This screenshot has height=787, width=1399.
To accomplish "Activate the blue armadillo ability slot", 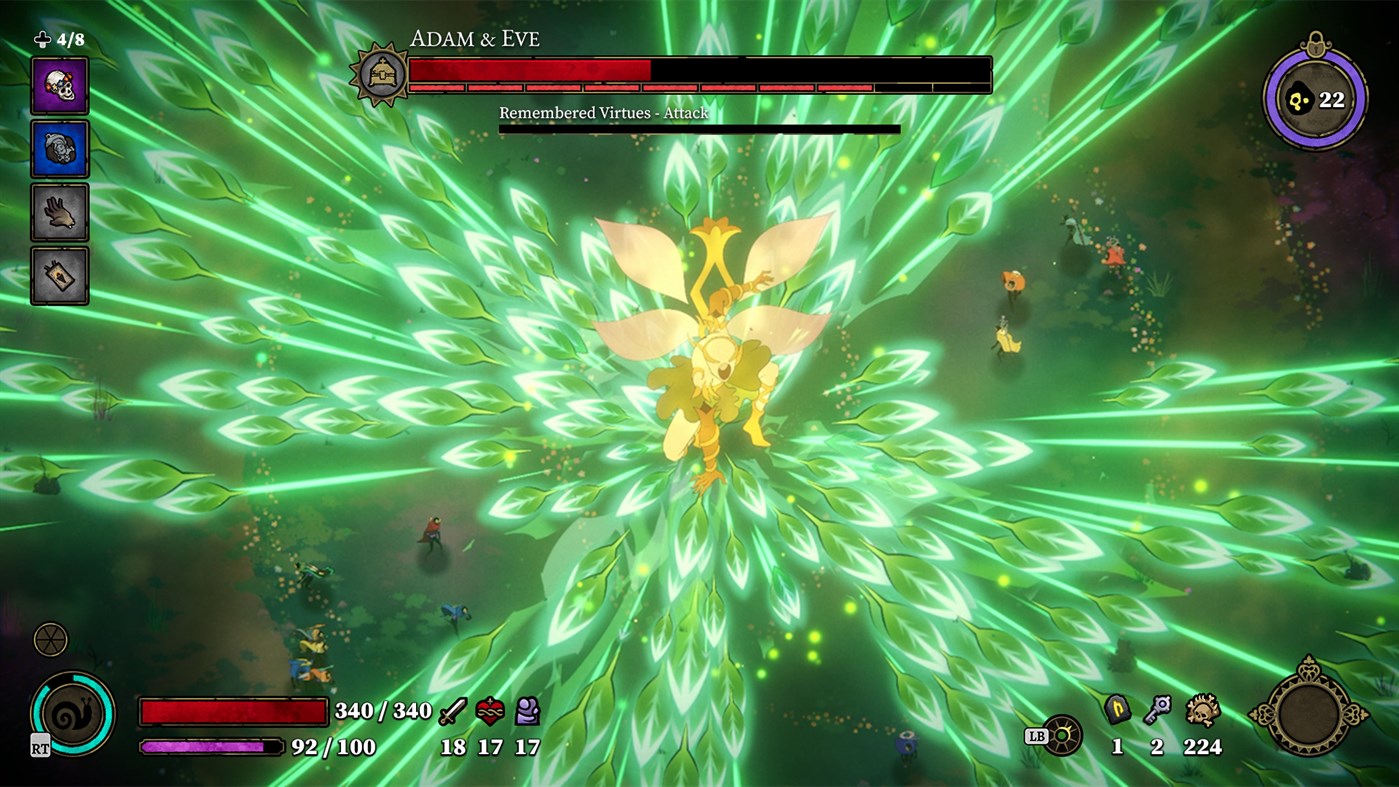I will [x=60, y=148].
